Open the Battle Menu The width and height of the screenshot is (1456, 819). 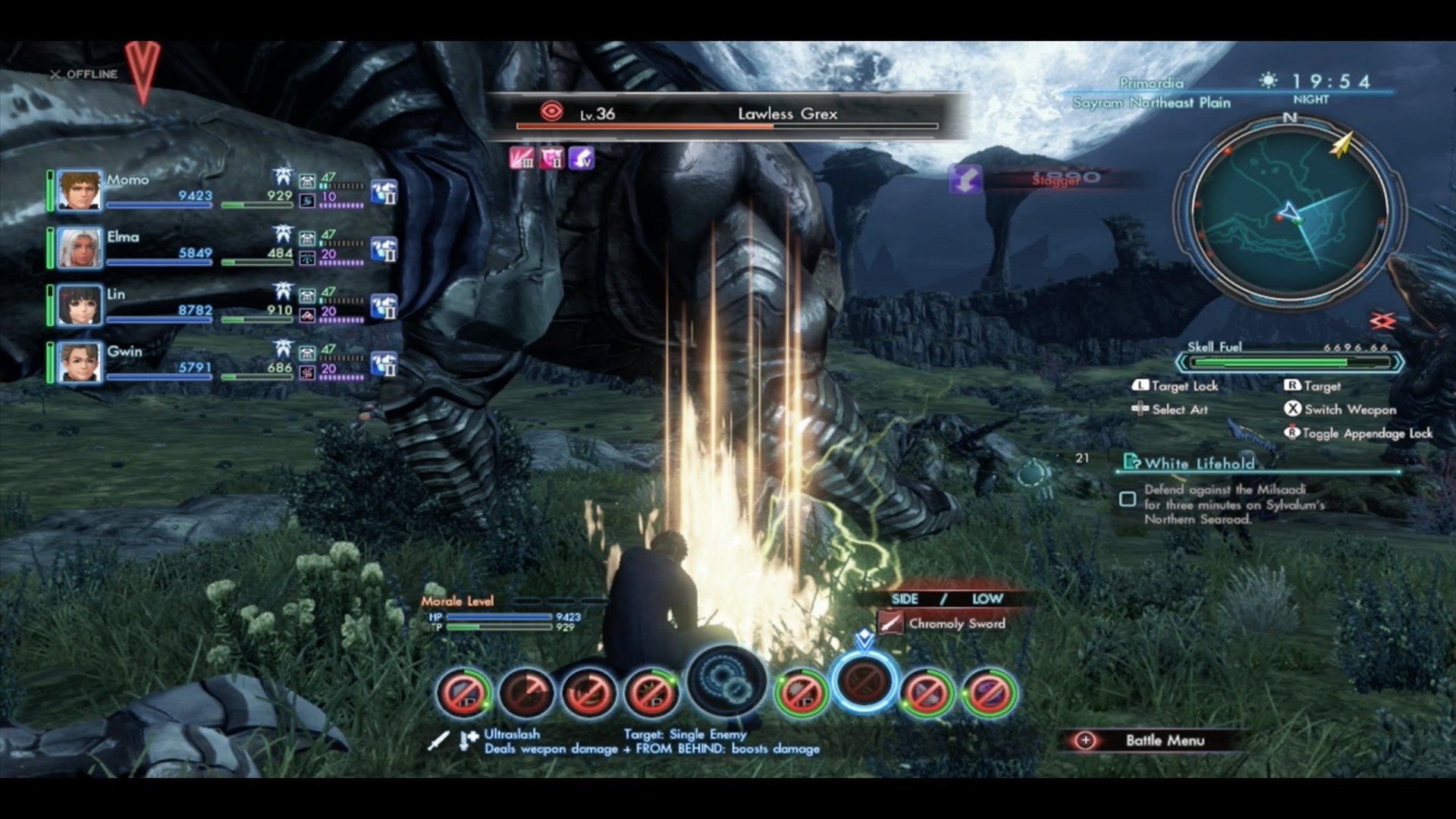click(1151, 740)
